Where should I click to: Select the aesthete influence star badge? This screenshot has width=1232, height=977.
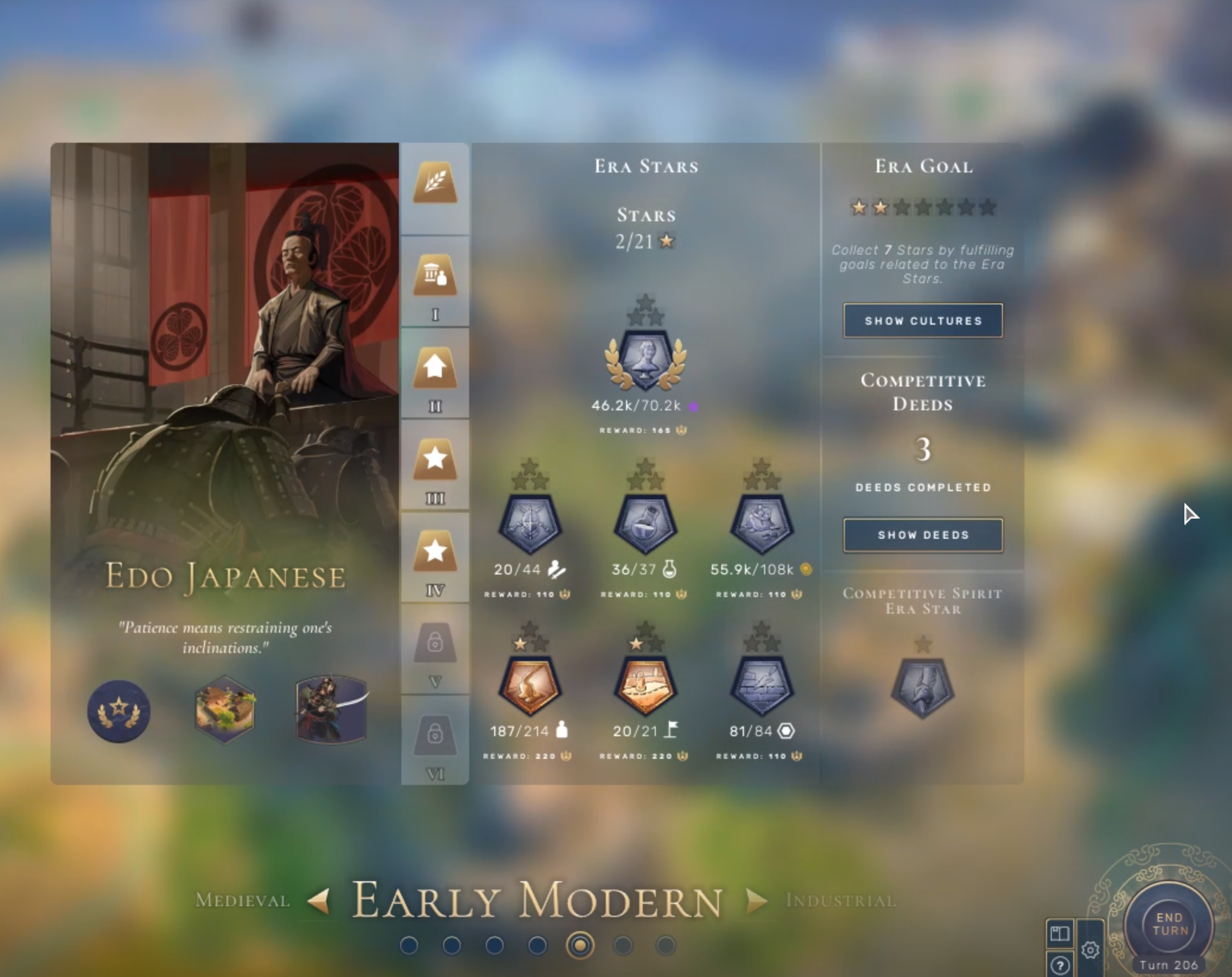646,360
